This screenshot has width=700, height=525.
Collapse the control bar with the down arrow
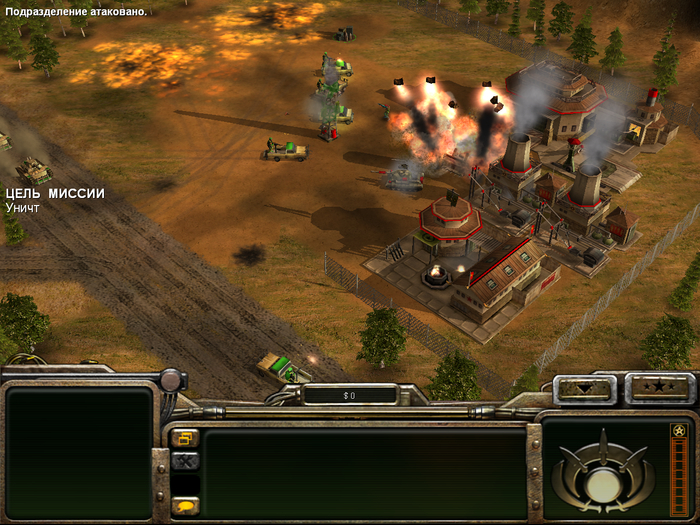(584, 389)
